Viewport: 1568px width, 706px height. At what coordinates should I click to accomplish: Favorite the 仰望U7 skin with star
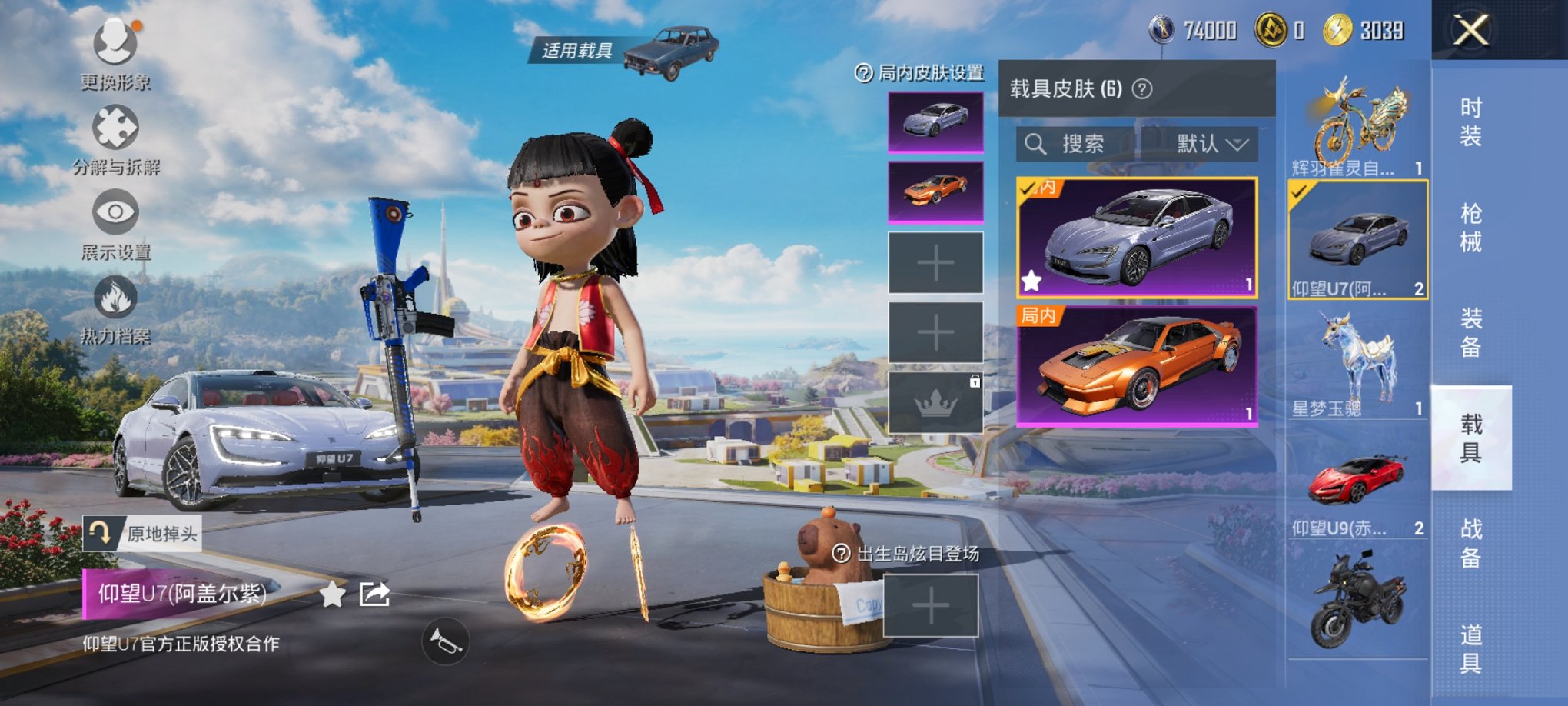[x=332, y=594]
